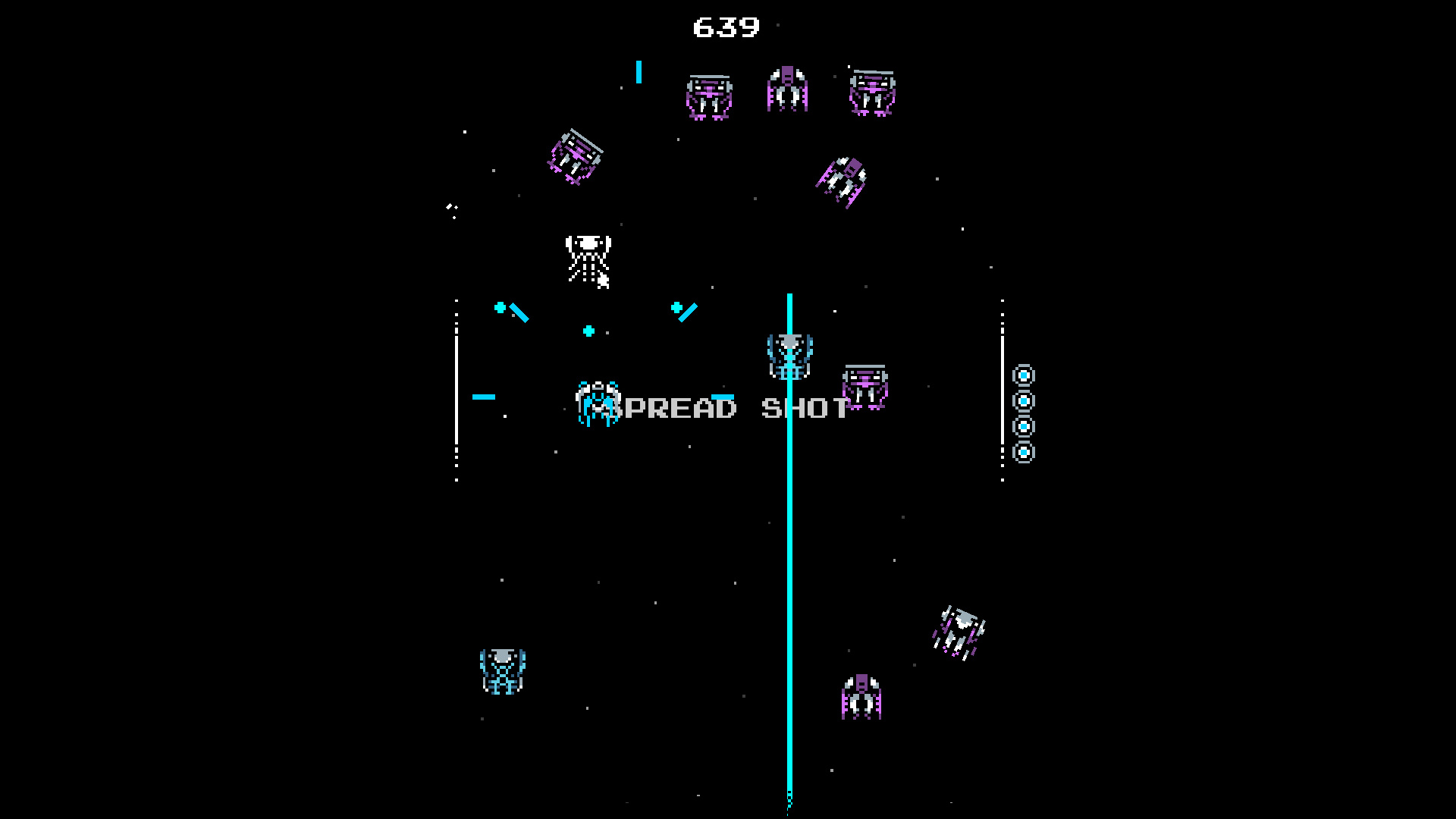The width and height of the screenshot is (1456, 819).
Task: Toggle the topmost circular indicator on the right
Action: [x=1025, y=374]
